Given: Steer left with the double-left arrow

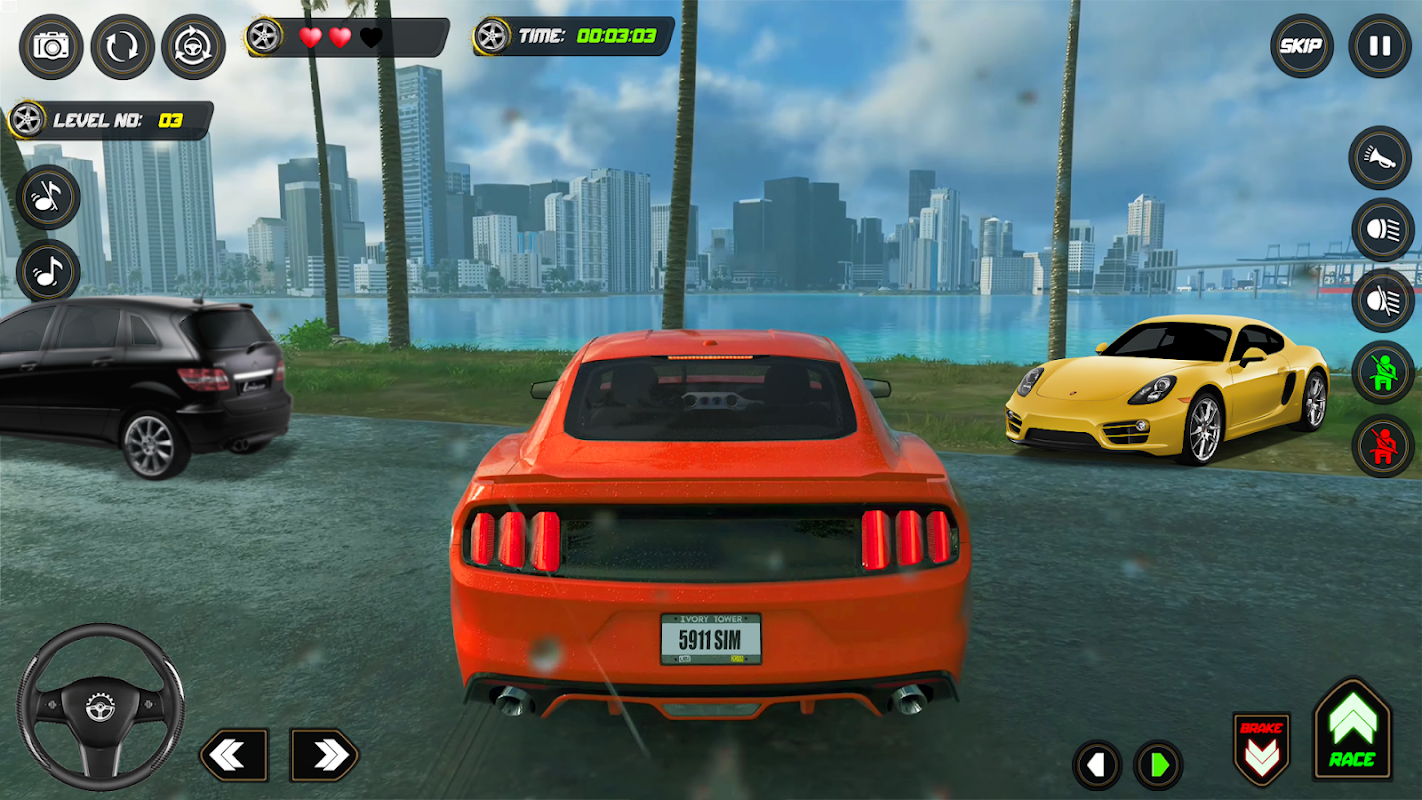Looking at the screenshot, I should point(233,755).
